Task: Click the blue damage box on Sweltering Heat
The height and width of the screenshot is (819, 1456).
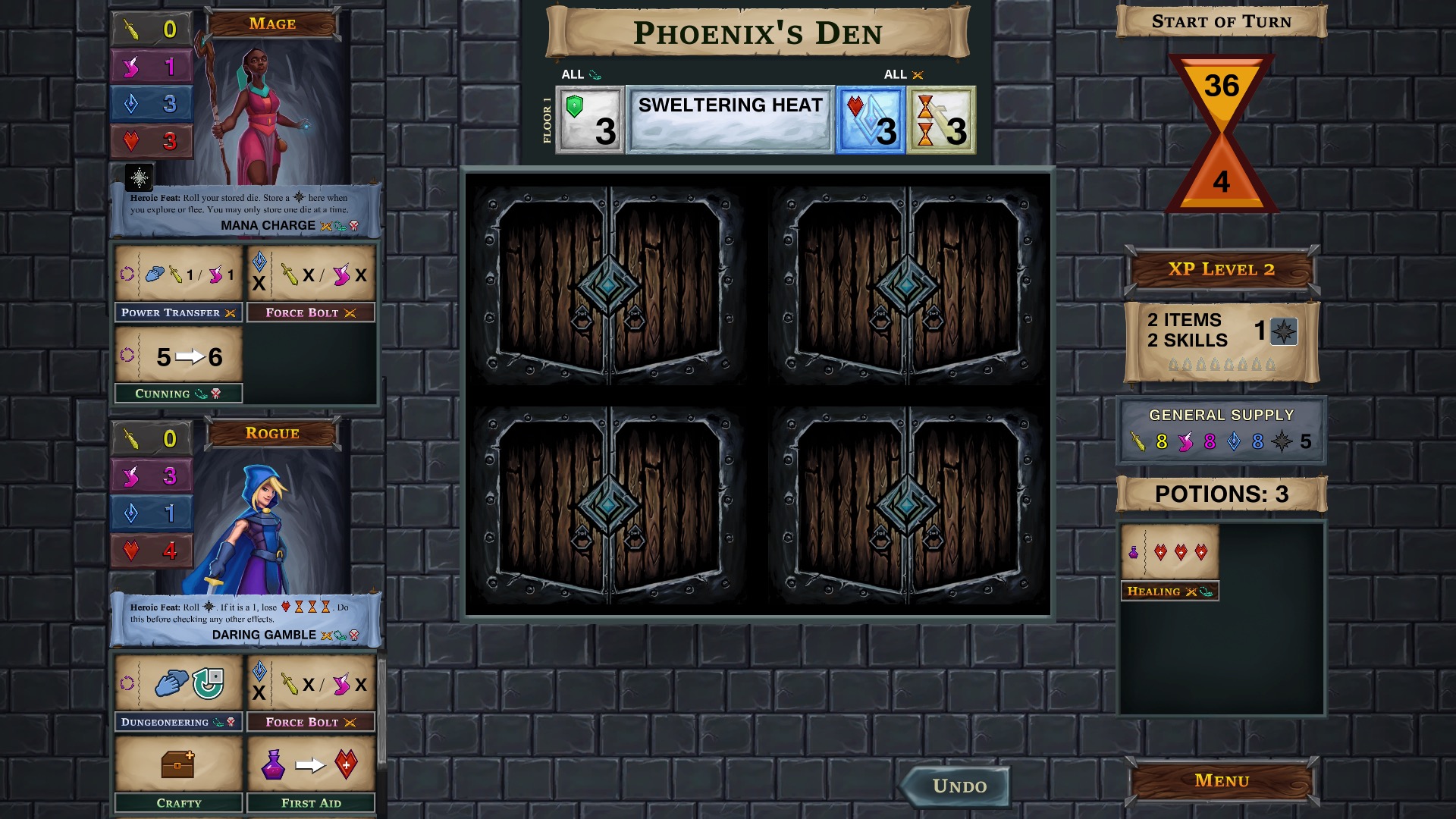Action: coord(869,120)
